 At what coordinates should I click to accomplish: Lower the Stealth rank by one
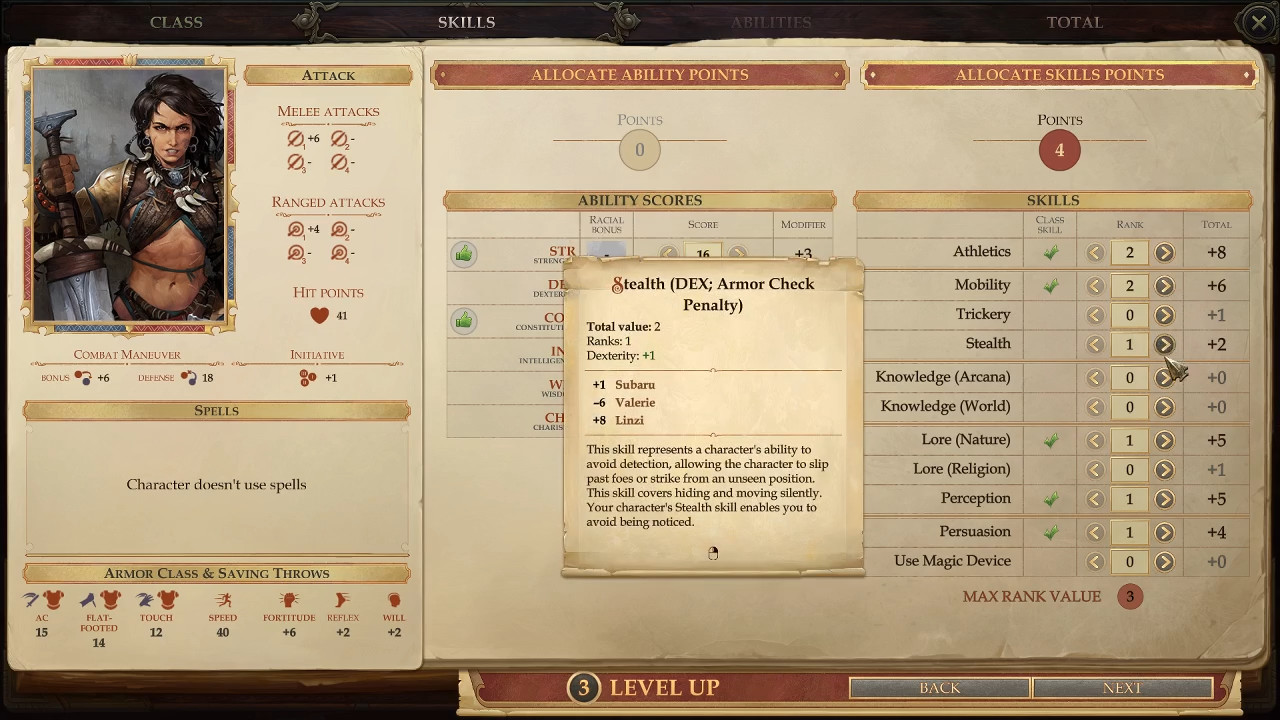click(1095, 344)
